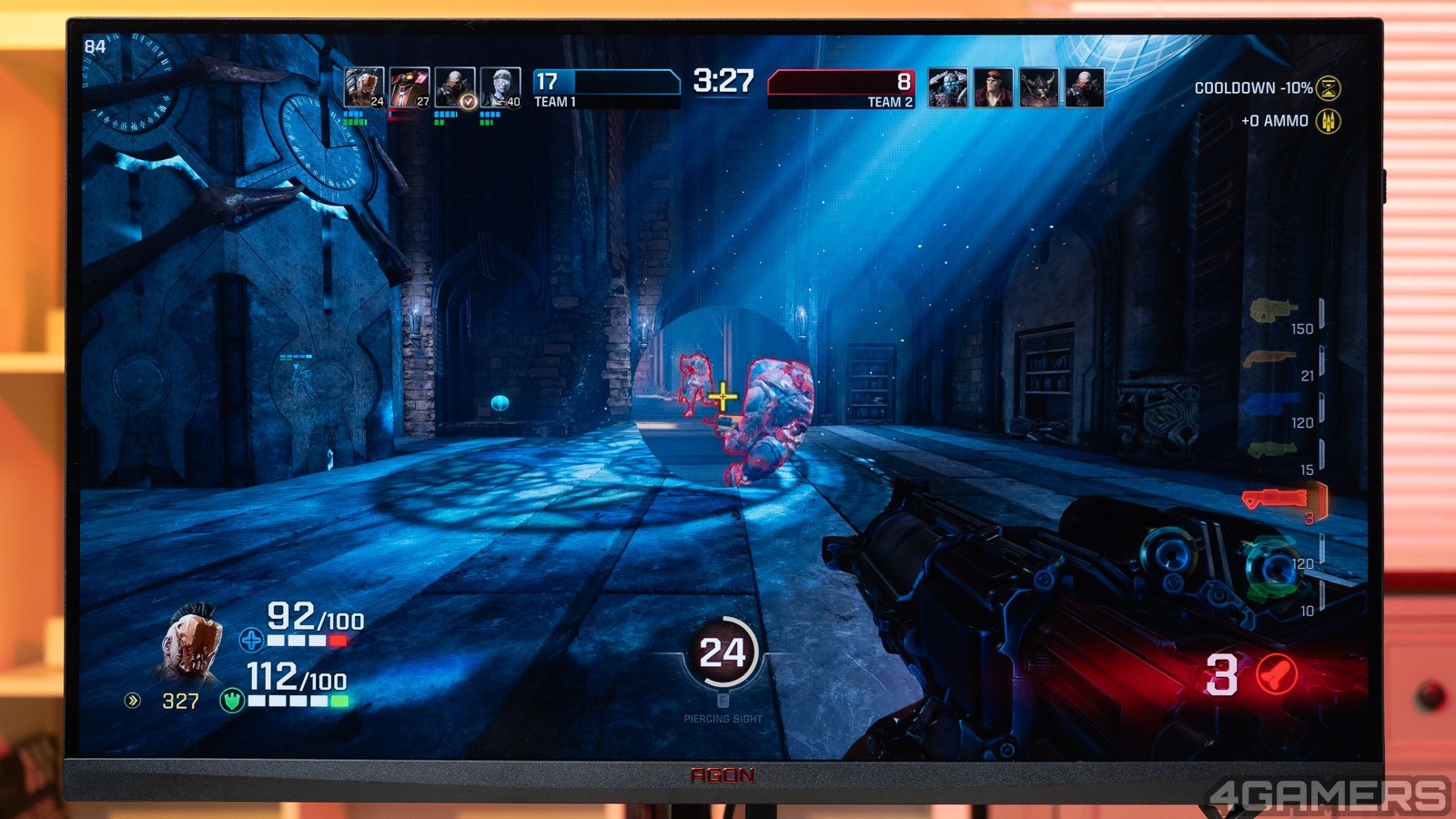1456x819 pixels.
Task: Pick the olive weapon with 15 ammo
Action: (1271, 450)
